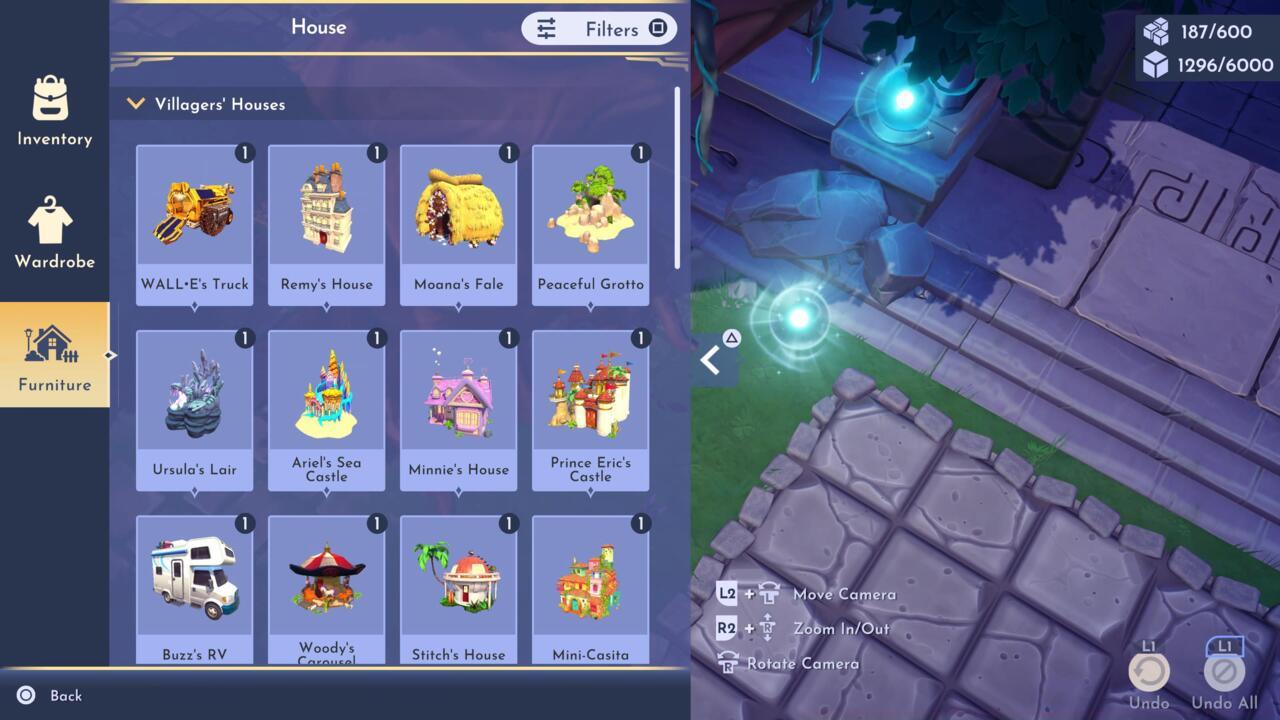The width and height of the screenshot is (1280, 720).
Task: Switch to the Wardrobe tab
Action: tap(54, 234)
